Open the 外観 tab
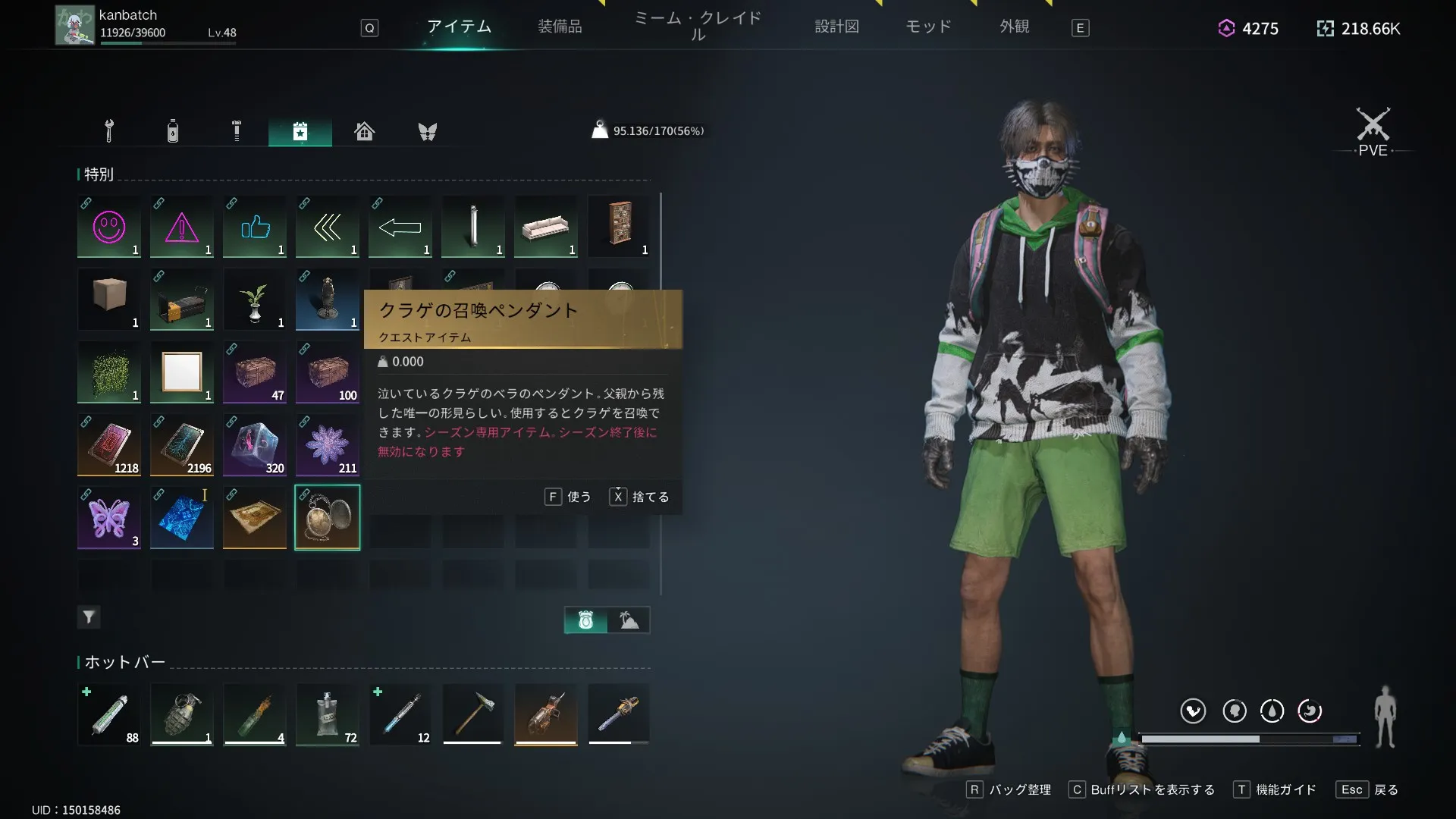 (1014, 27)
